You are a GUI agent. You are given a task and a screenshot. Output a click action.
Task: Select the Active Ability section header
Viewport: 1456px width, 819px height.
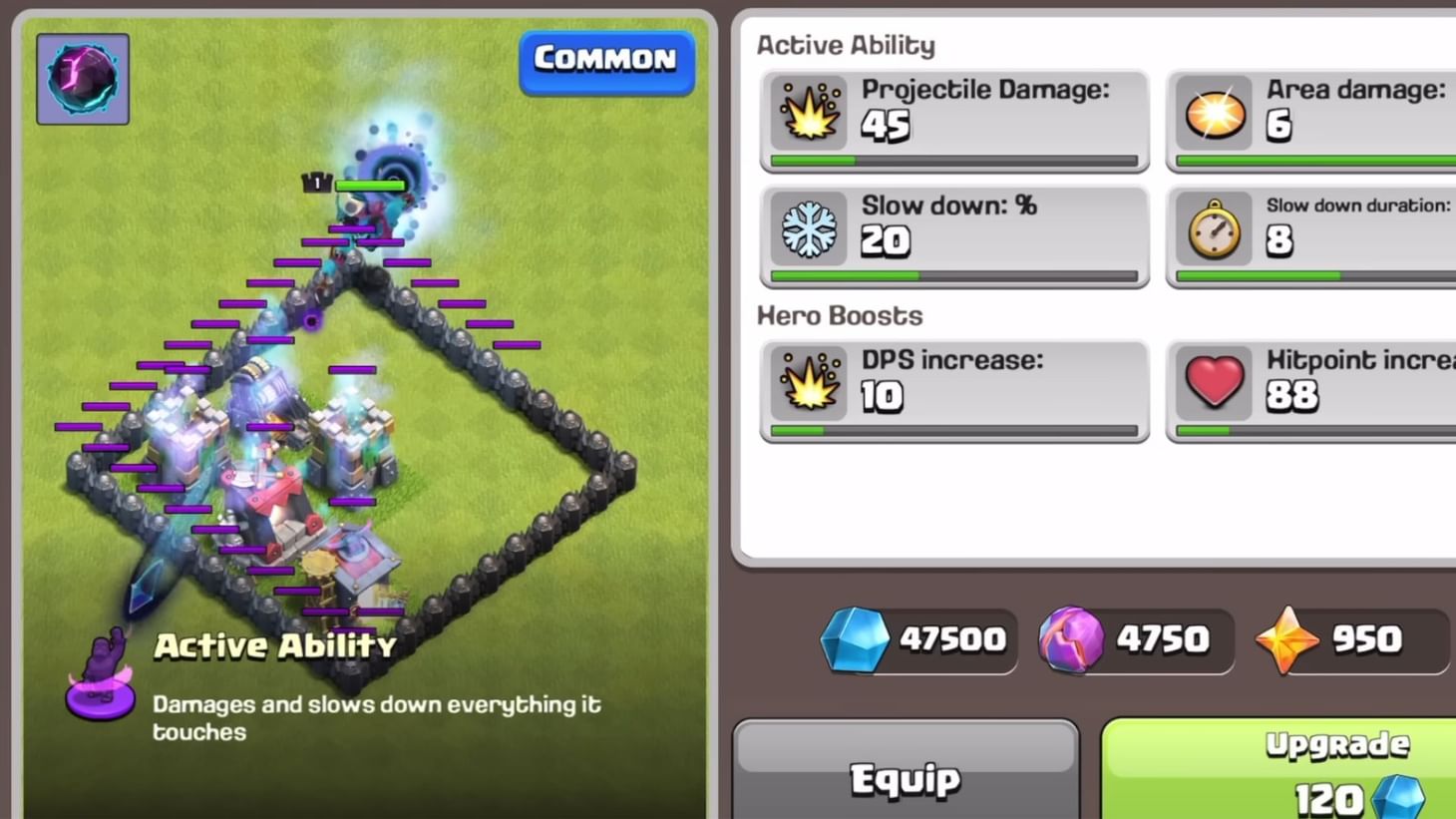[846, 44]
